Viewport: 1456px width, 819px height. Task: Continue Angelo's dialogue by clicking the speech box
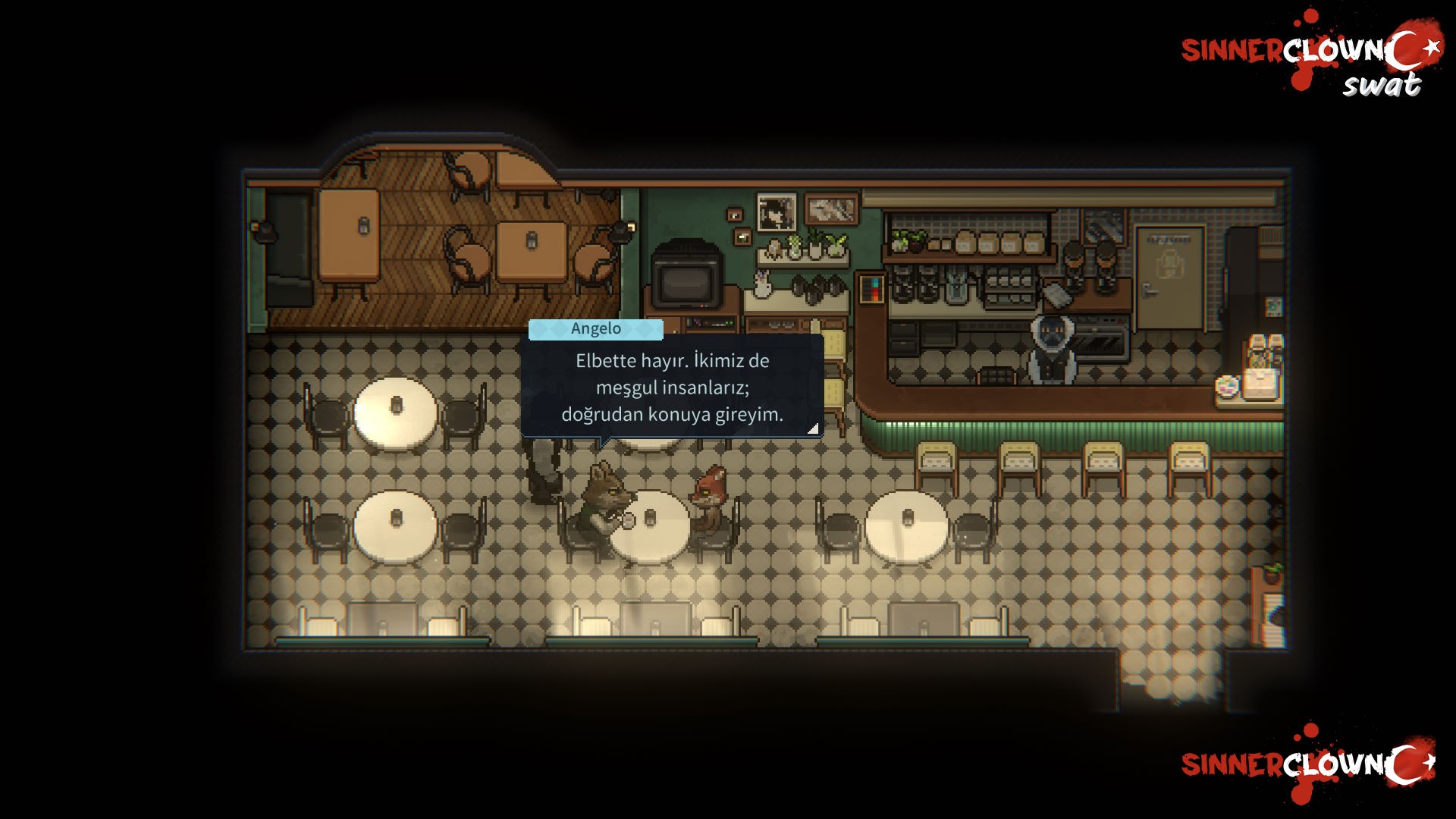(672, 387)
